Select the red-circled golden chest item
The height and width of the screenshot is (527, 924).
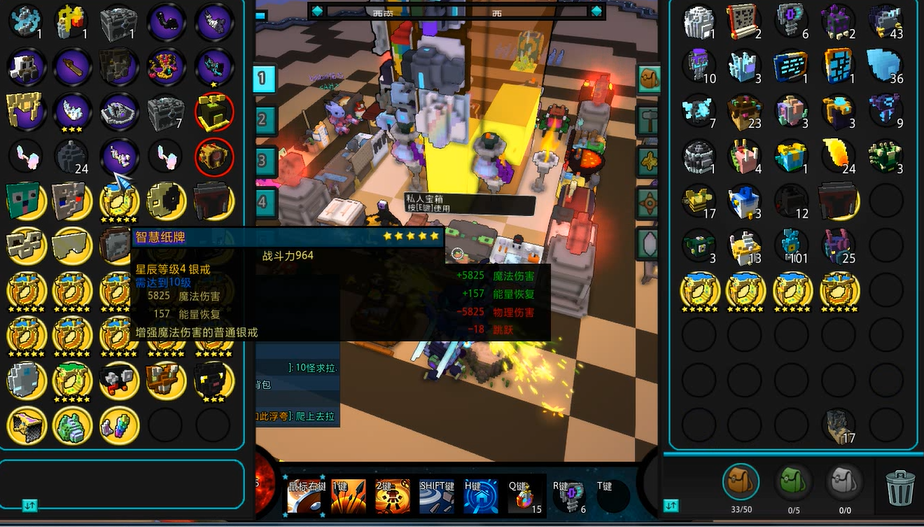(214, 111)
